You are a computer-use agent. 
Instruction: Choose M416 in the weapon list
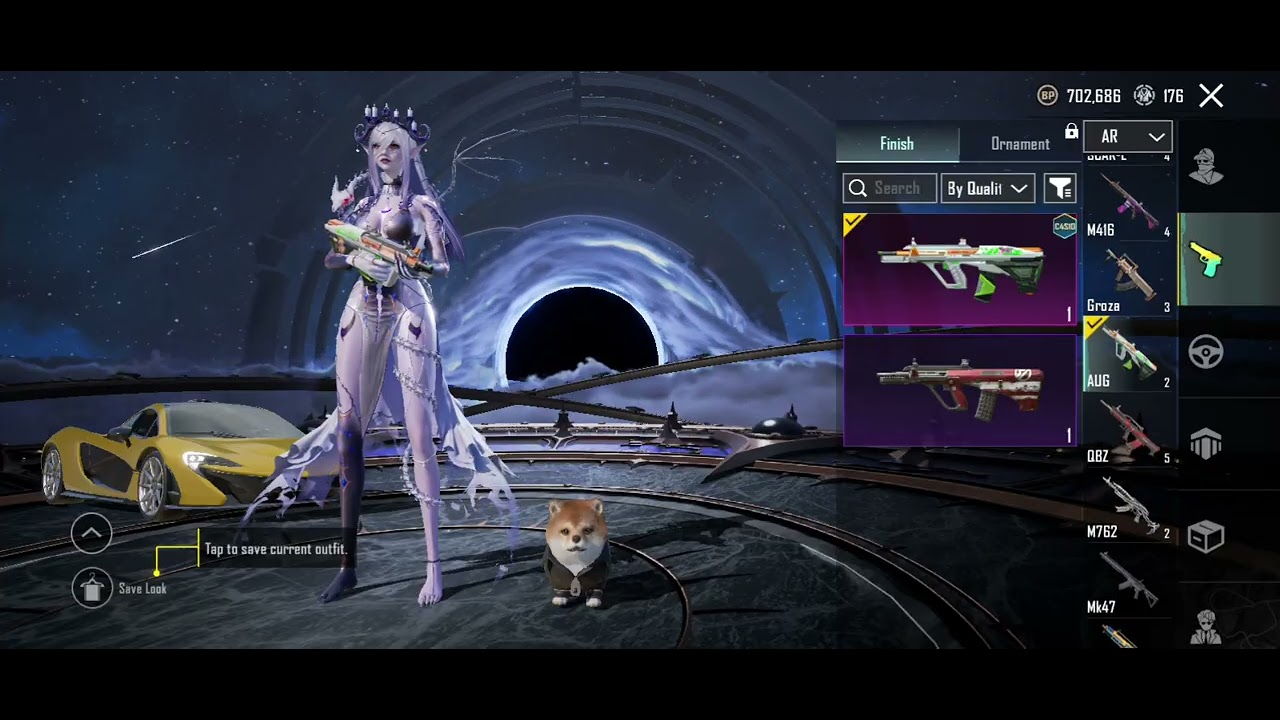(x=1128, y=207)
